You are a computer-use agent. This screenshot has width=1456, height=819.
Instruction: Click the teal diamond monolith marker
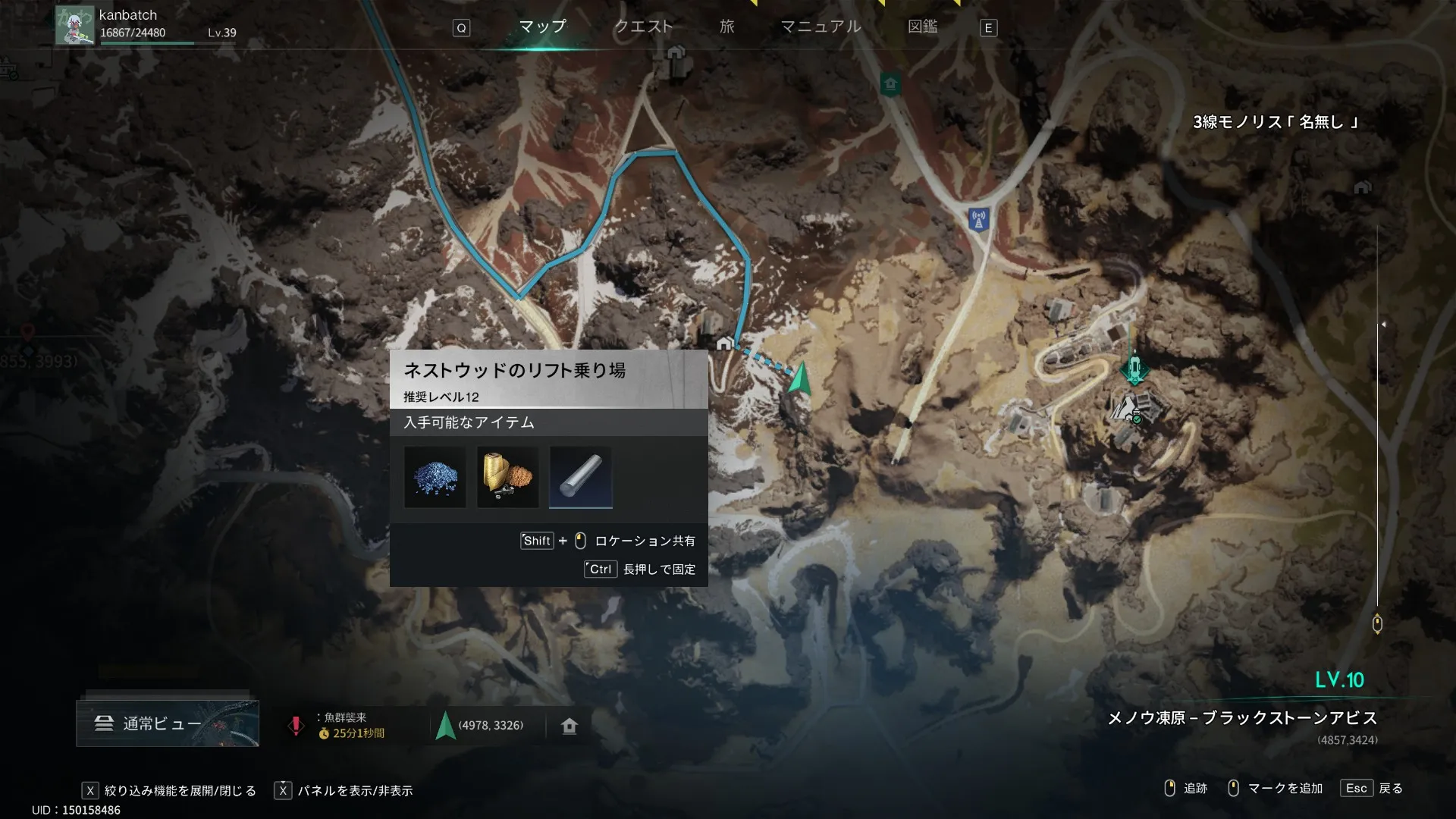[1134, 370]
